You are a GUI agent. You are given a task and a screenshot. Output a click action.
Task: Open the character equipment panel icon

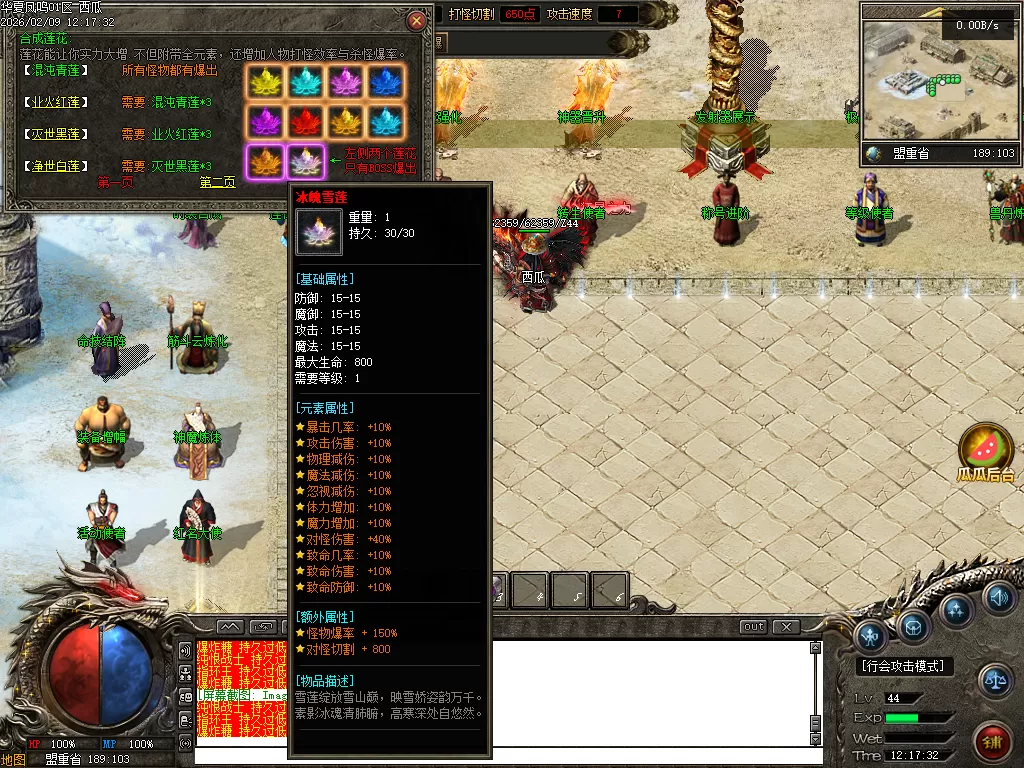872,635
